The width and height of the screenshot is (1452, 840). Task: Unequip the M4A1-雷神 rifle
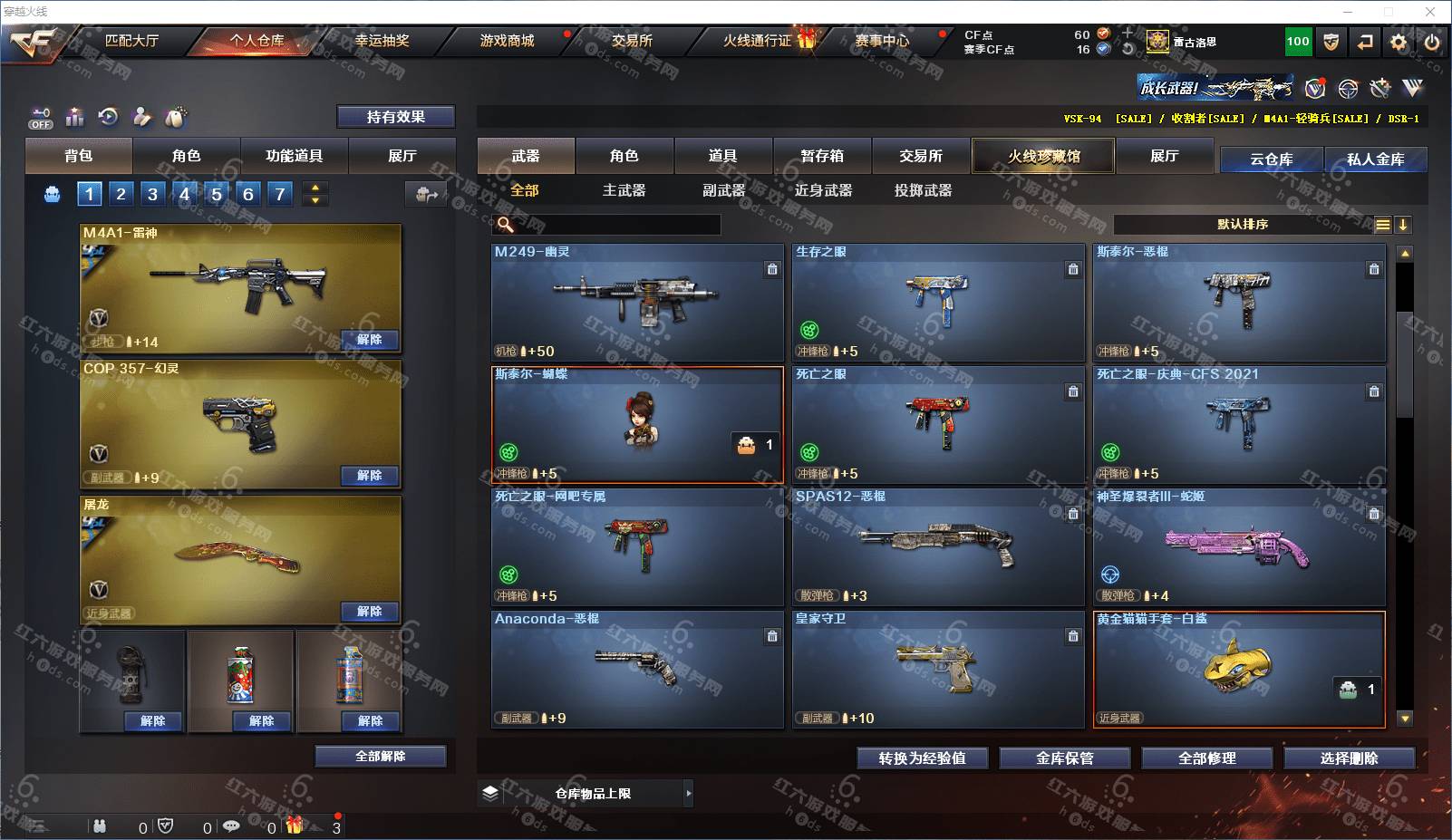click(369, 340)
